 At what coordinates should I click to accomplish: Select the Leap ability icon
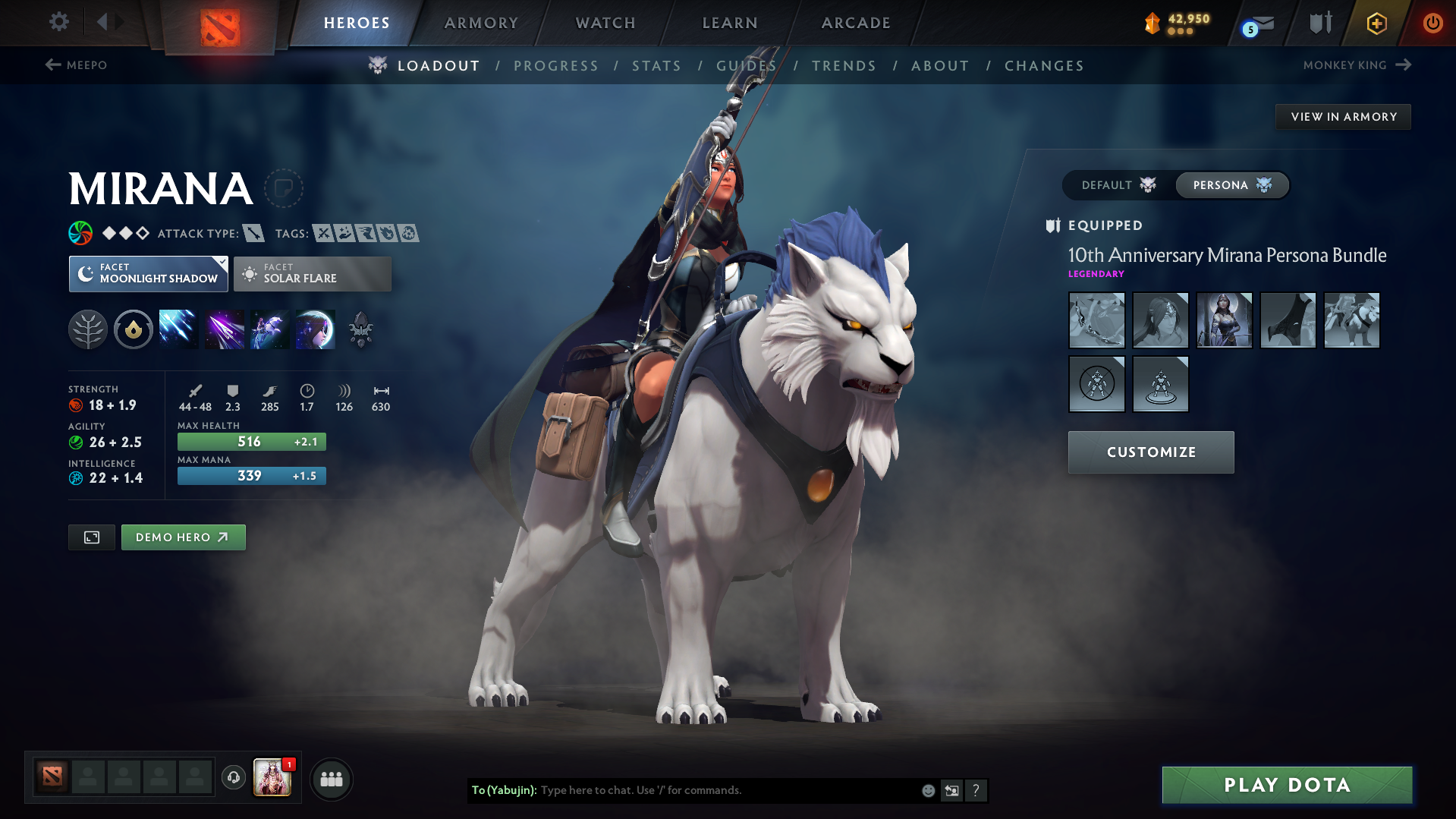tap(270, 329)
